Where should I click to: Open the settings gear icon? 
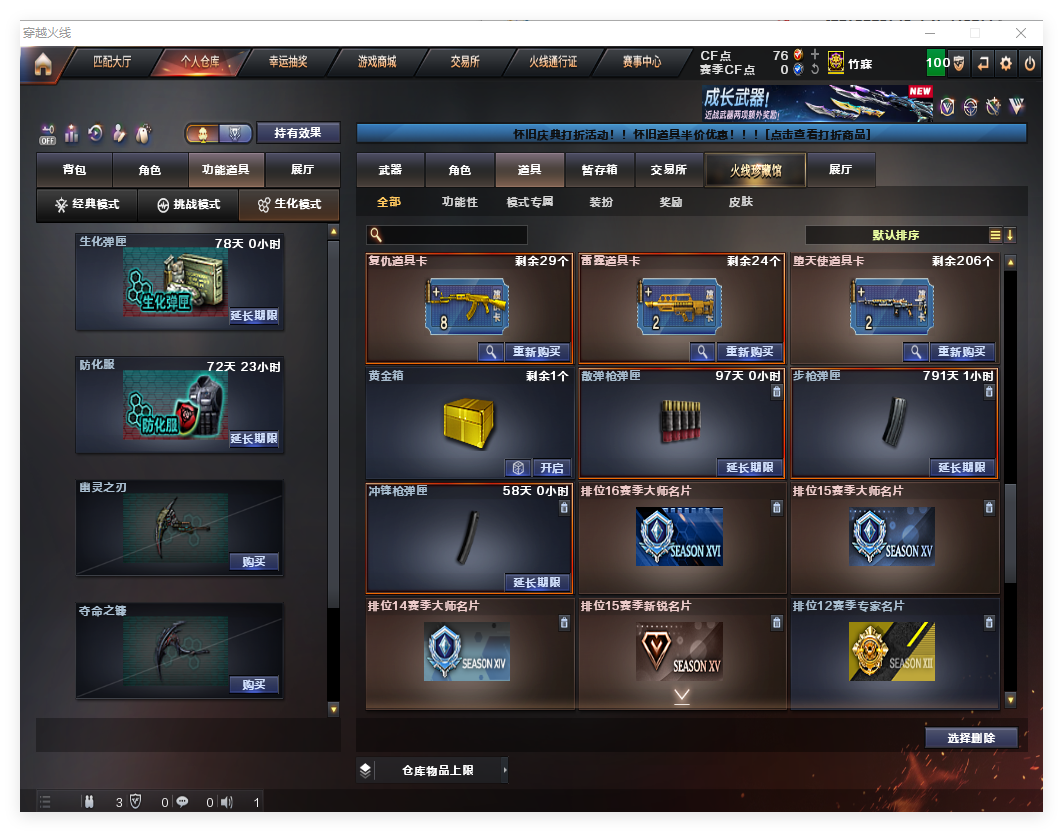click(x=1006, y=63)
